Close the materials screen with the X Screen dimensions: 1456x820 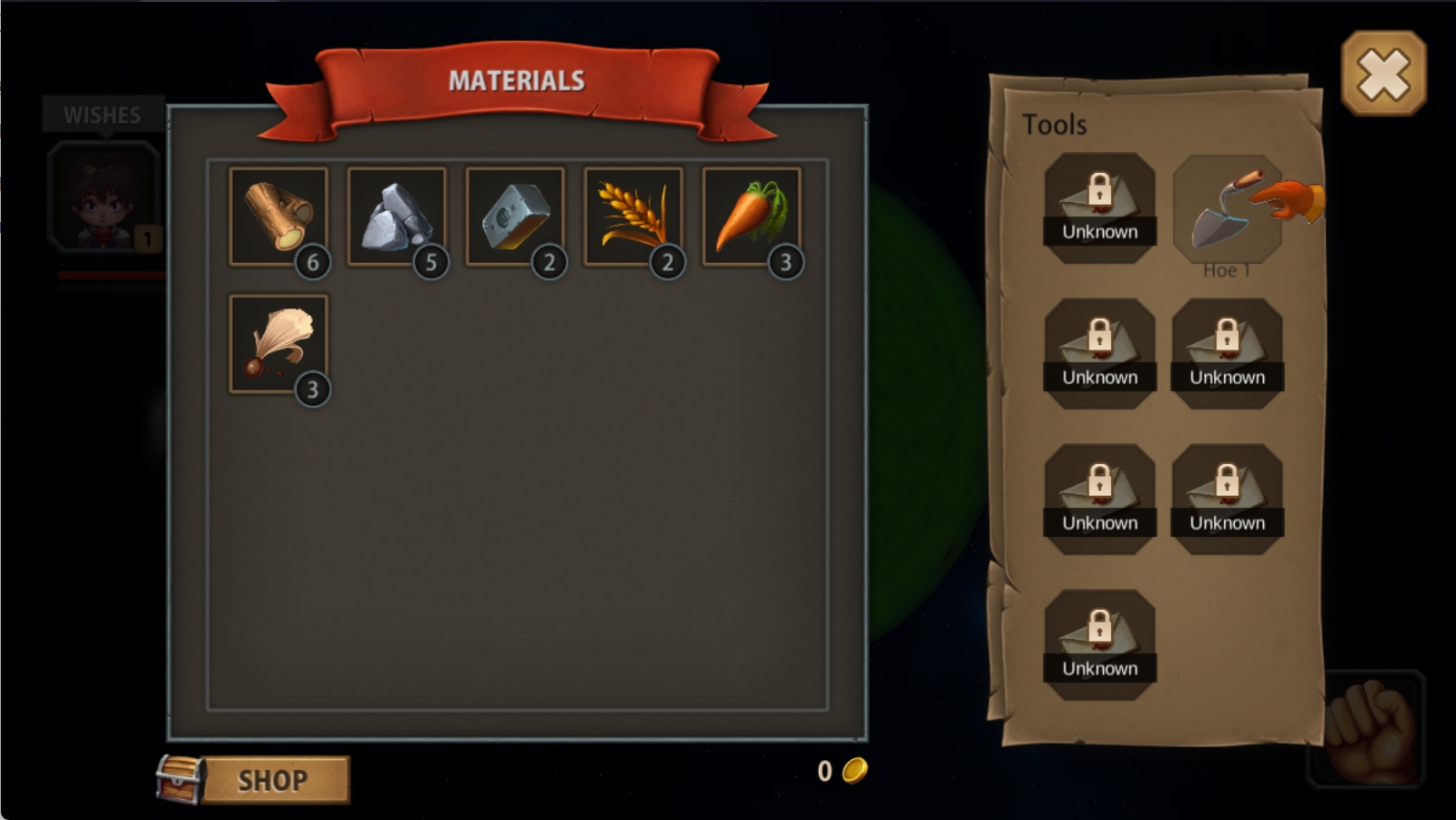(x=1383, y=74)
